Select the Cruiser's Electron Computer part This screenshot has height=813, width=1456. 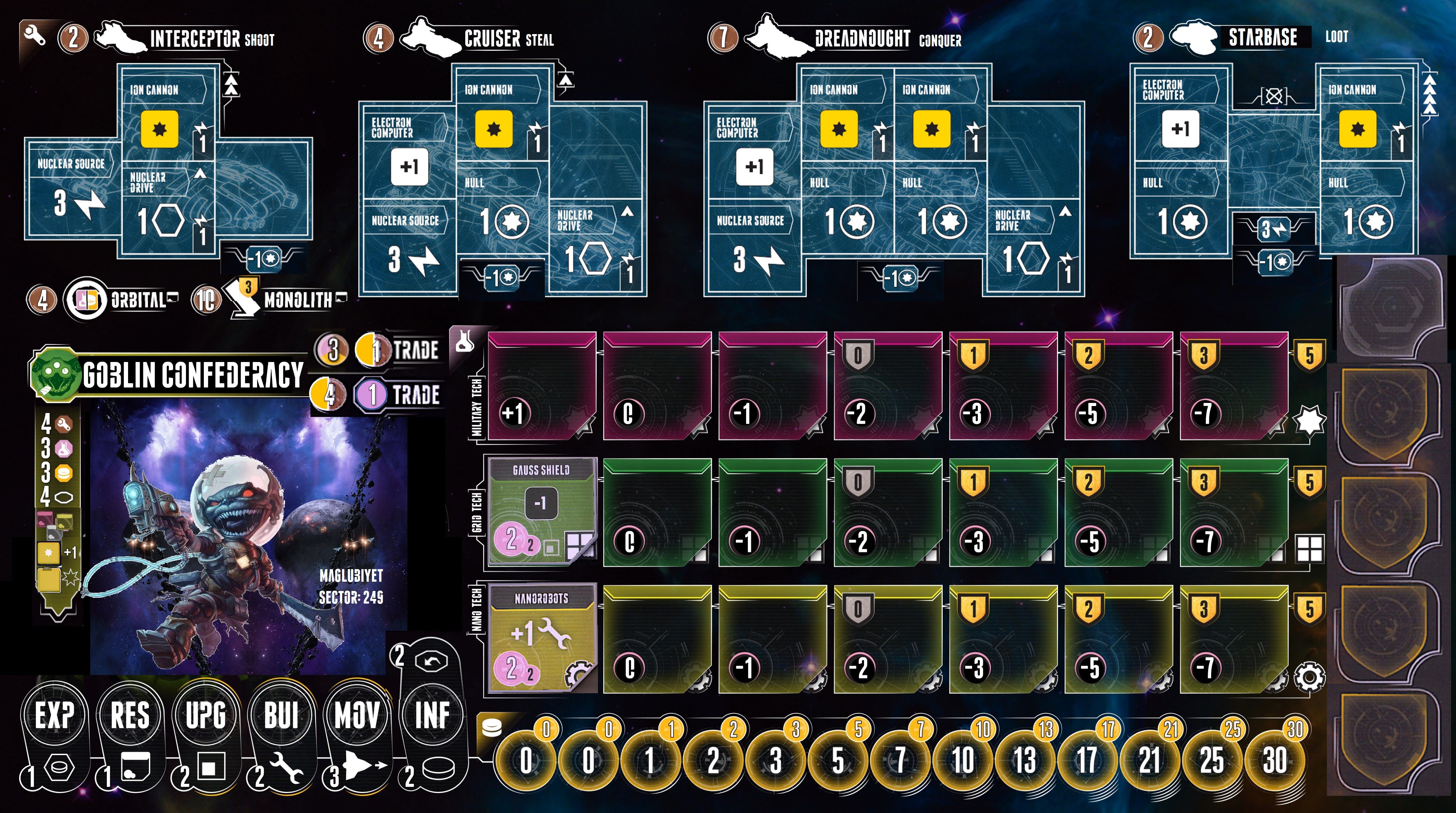[x=409, y=152]
